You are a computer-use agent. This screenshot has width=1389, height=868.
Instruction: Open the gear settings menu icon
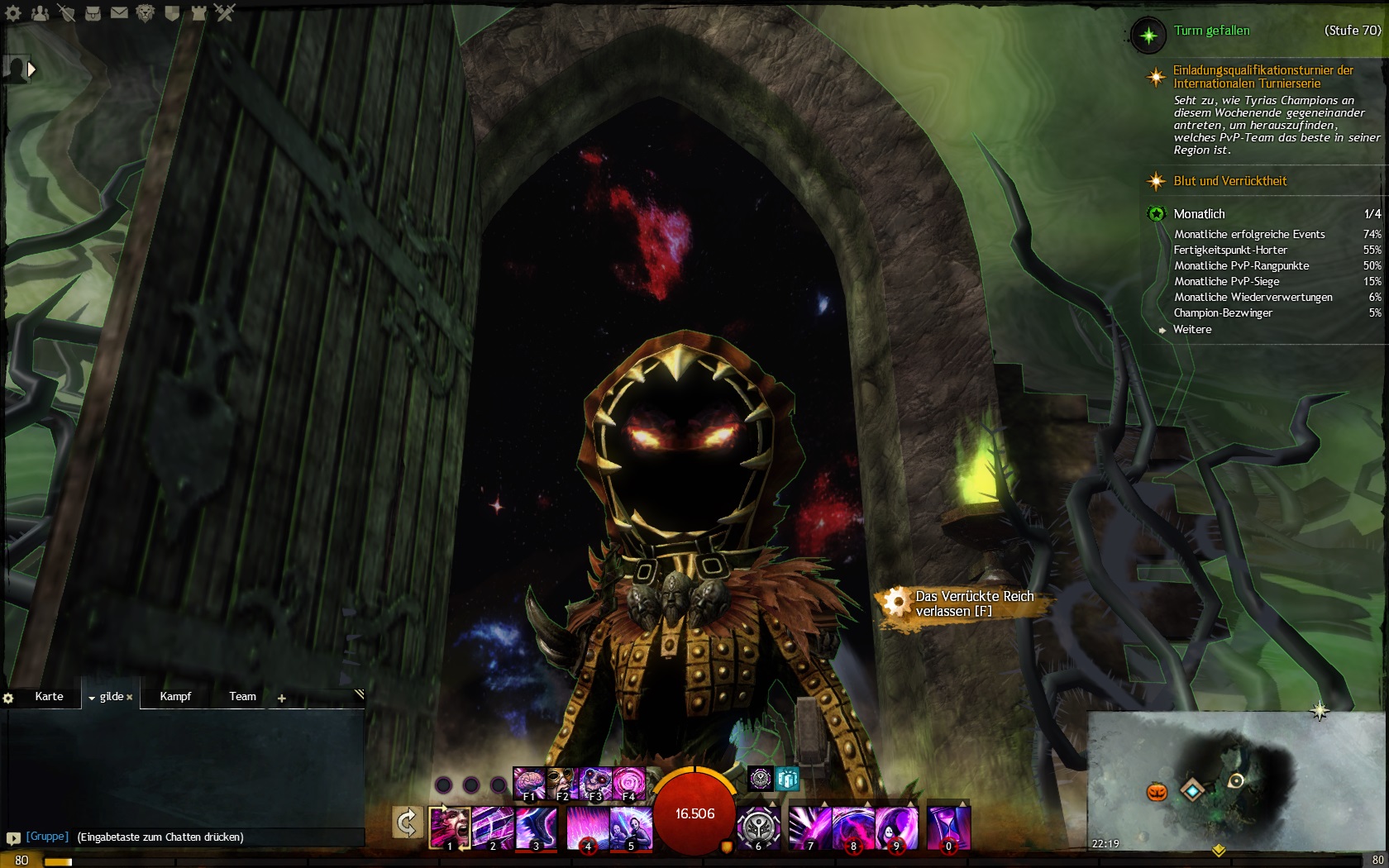pos(14,12)
